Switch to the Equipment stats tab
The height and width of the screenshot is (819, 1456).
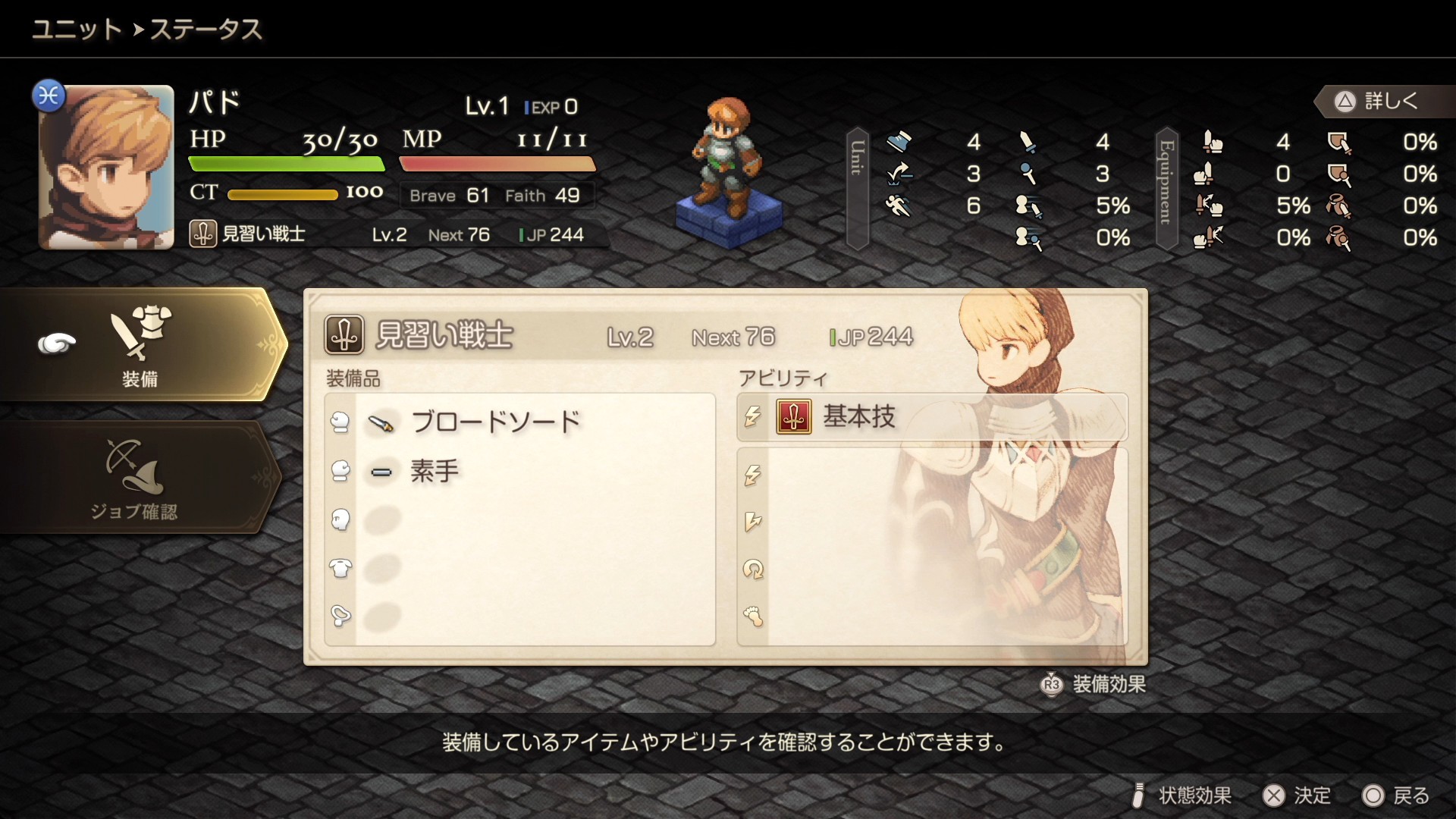point(1166,188)
